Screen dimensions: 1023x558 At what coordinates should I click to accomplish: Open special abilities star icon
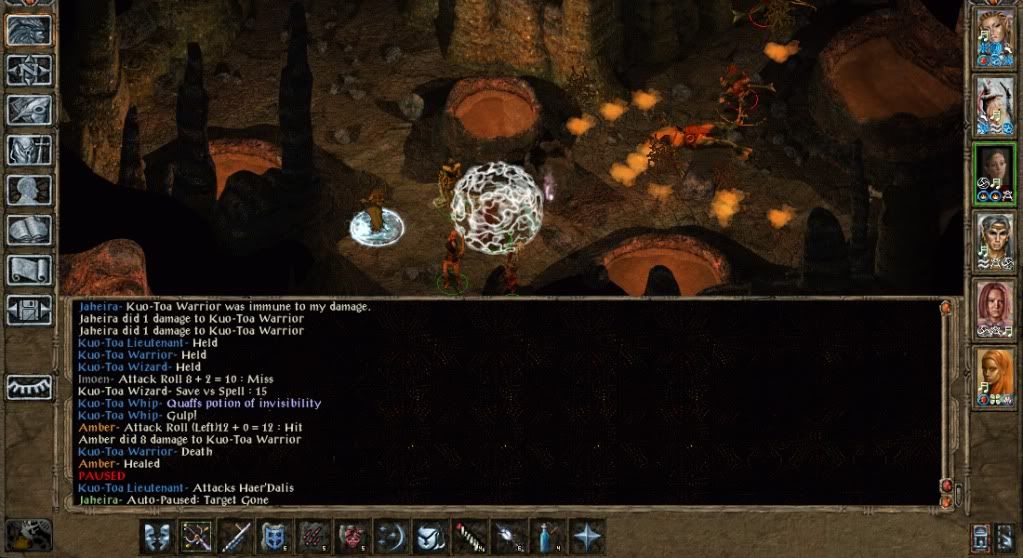586,537
